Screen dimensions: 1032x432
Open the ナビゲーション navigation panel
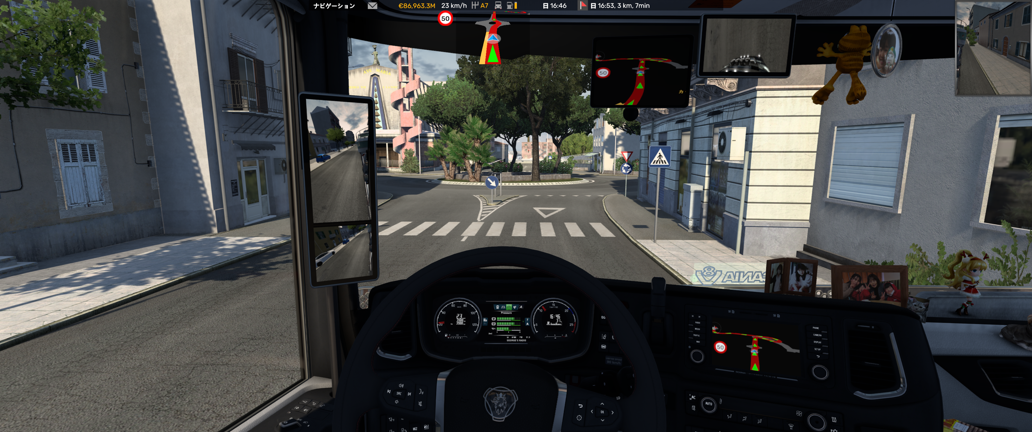coord(334,6)
